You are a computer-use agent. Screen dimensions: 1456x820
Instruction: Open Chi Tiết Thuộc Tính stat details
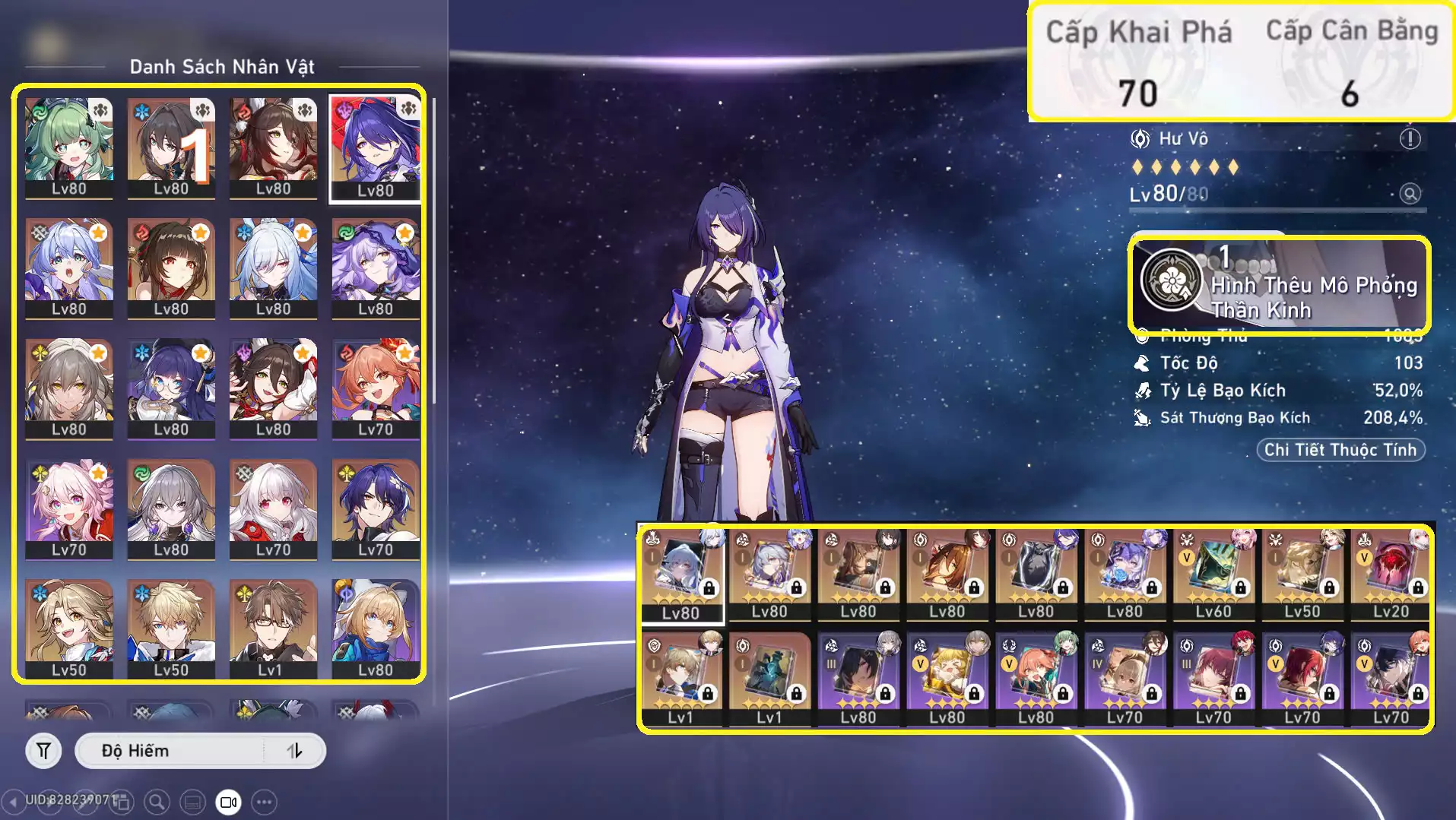point(1340,450)
